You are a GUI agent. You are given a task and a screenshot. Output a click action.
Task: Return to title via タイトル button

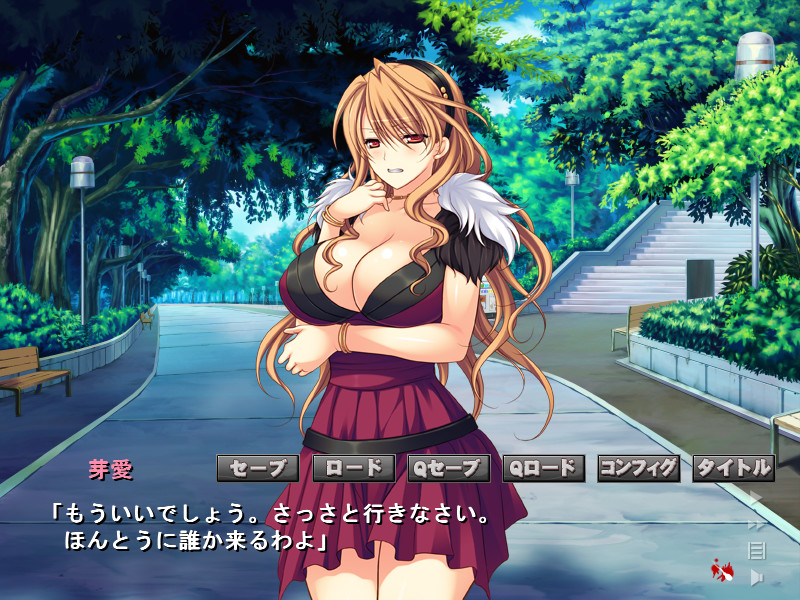point(734,467)
